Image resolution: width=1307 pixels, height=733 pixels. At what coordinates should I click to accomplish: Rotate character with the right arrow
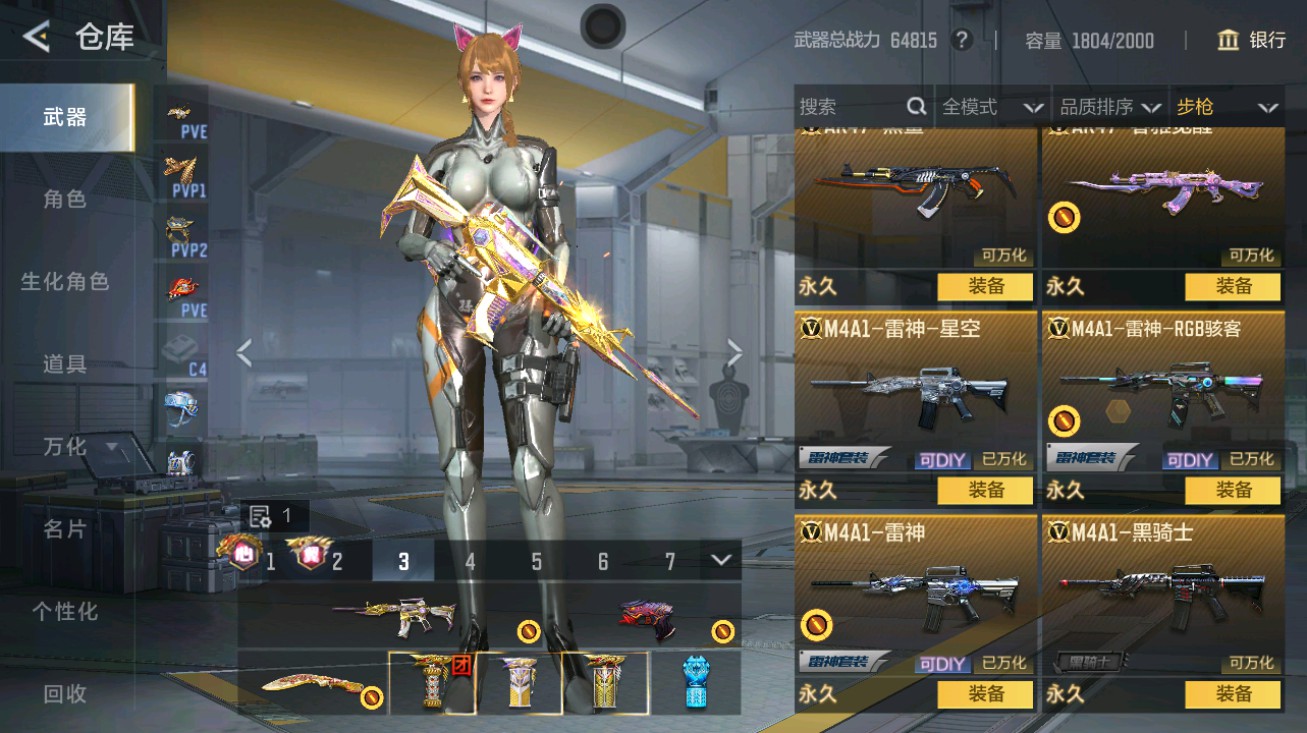735,352
